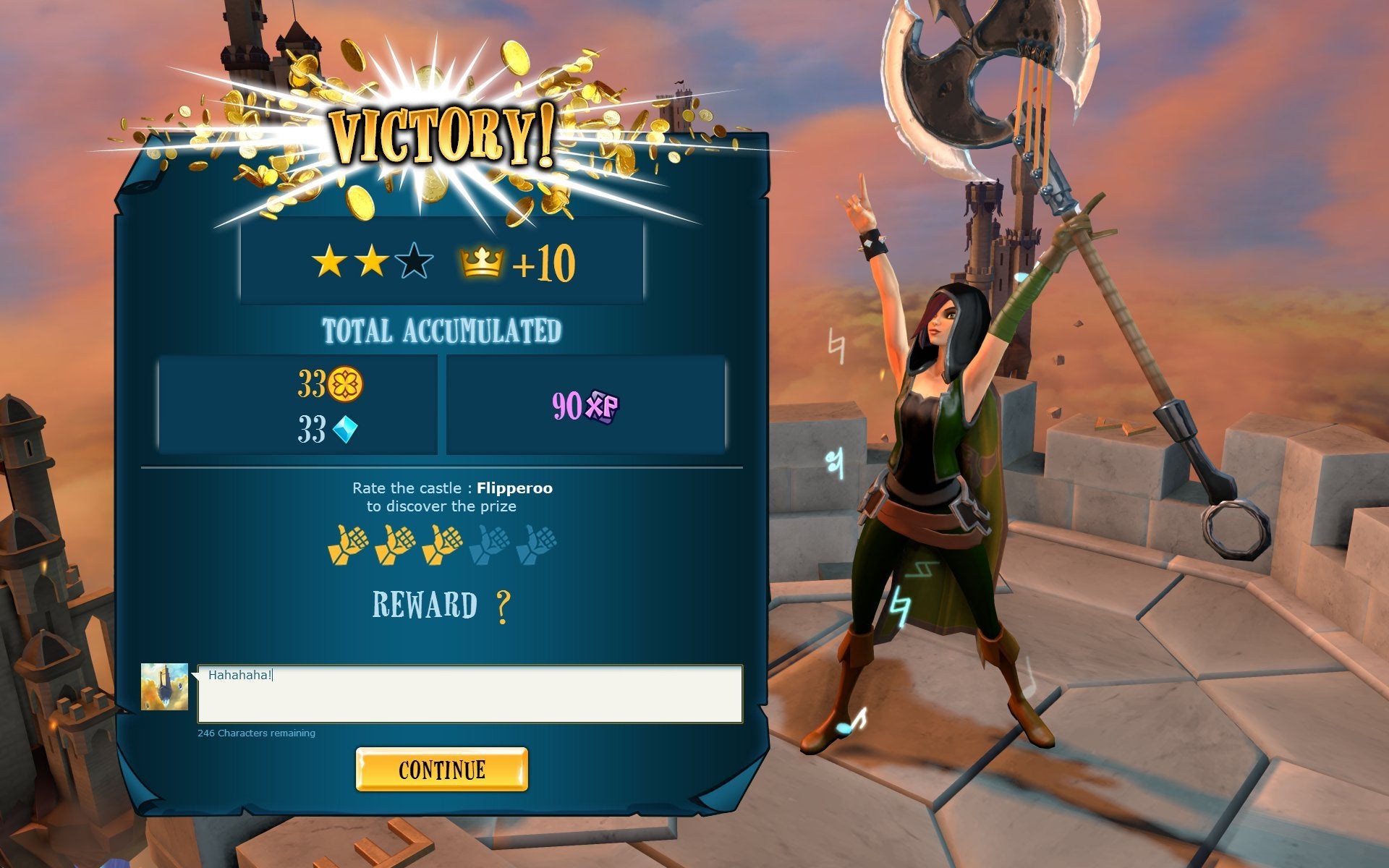
Task: Focus the castle comment text box
Action: (x=470, y=694)
